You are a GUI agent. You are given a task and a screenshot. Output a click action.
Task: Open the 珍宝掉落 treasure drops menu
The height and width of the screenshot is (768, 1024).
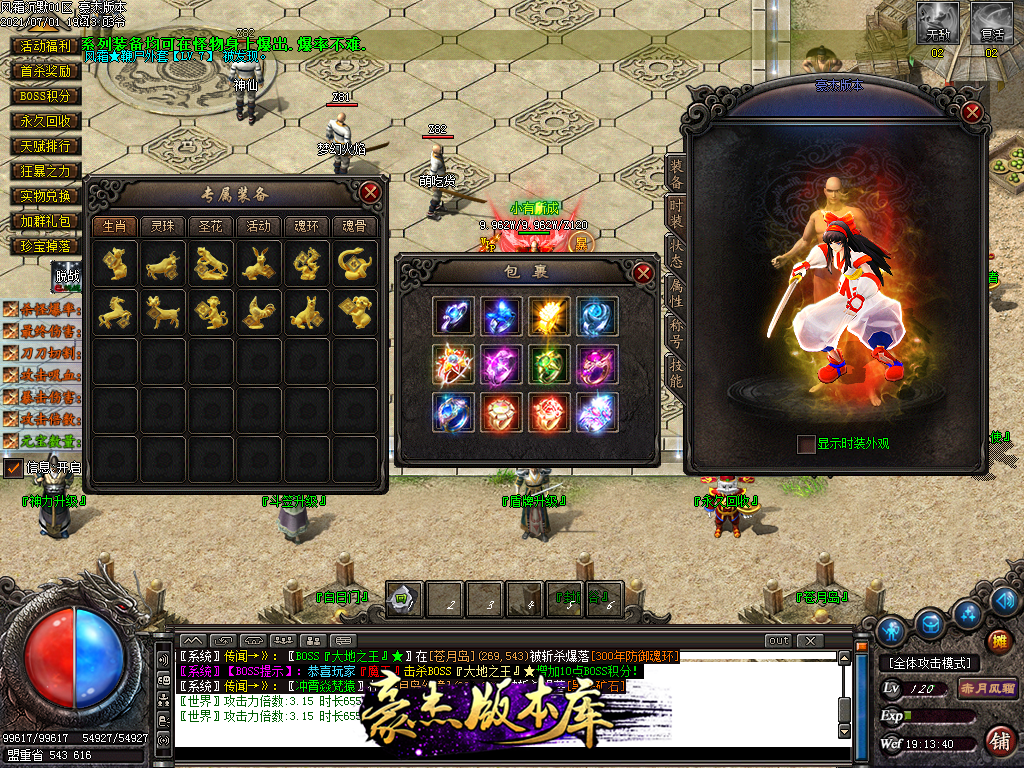point(46,246)
